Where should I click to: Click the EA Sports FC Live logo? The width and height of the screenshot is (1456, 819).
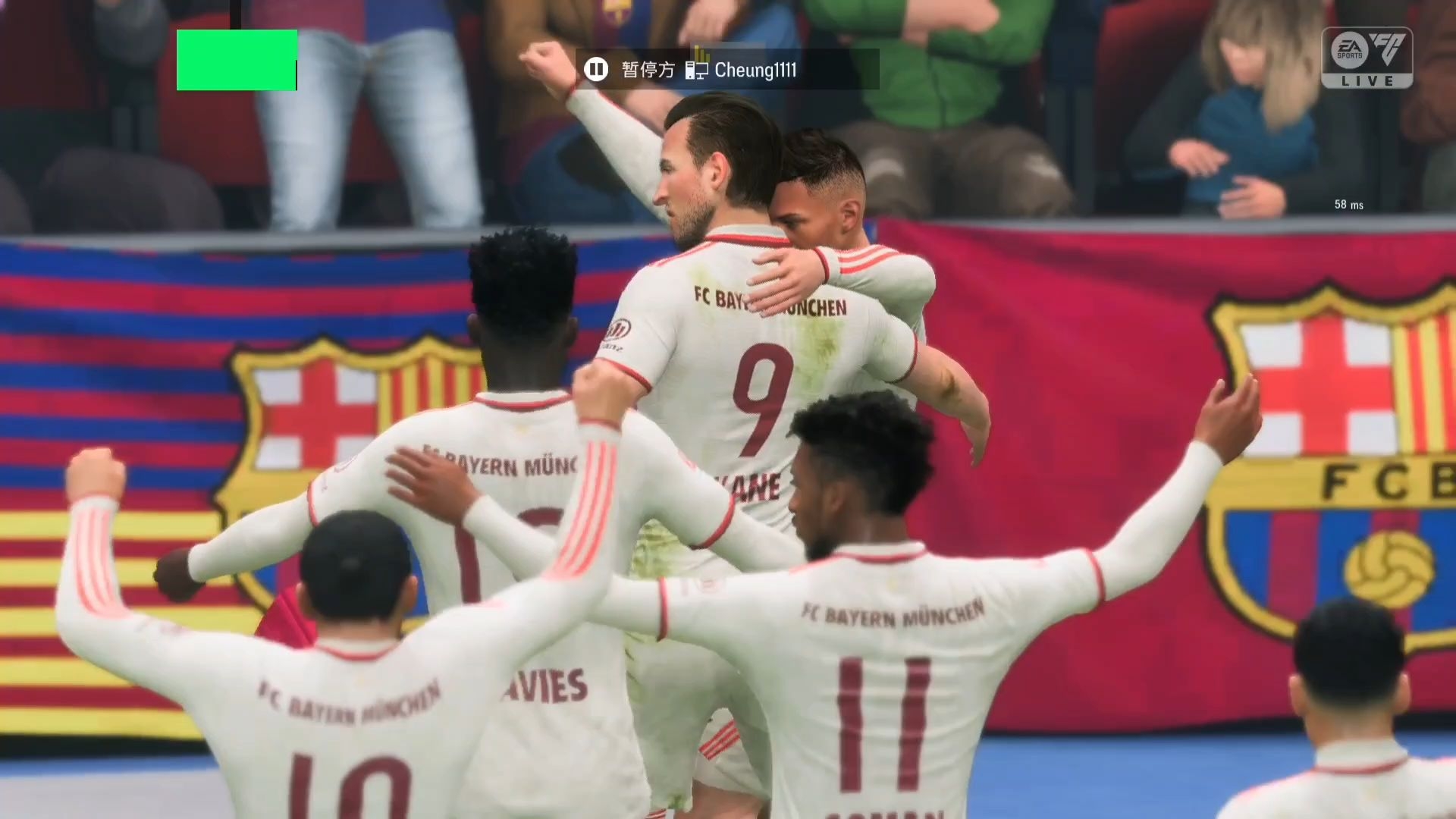1367,58
